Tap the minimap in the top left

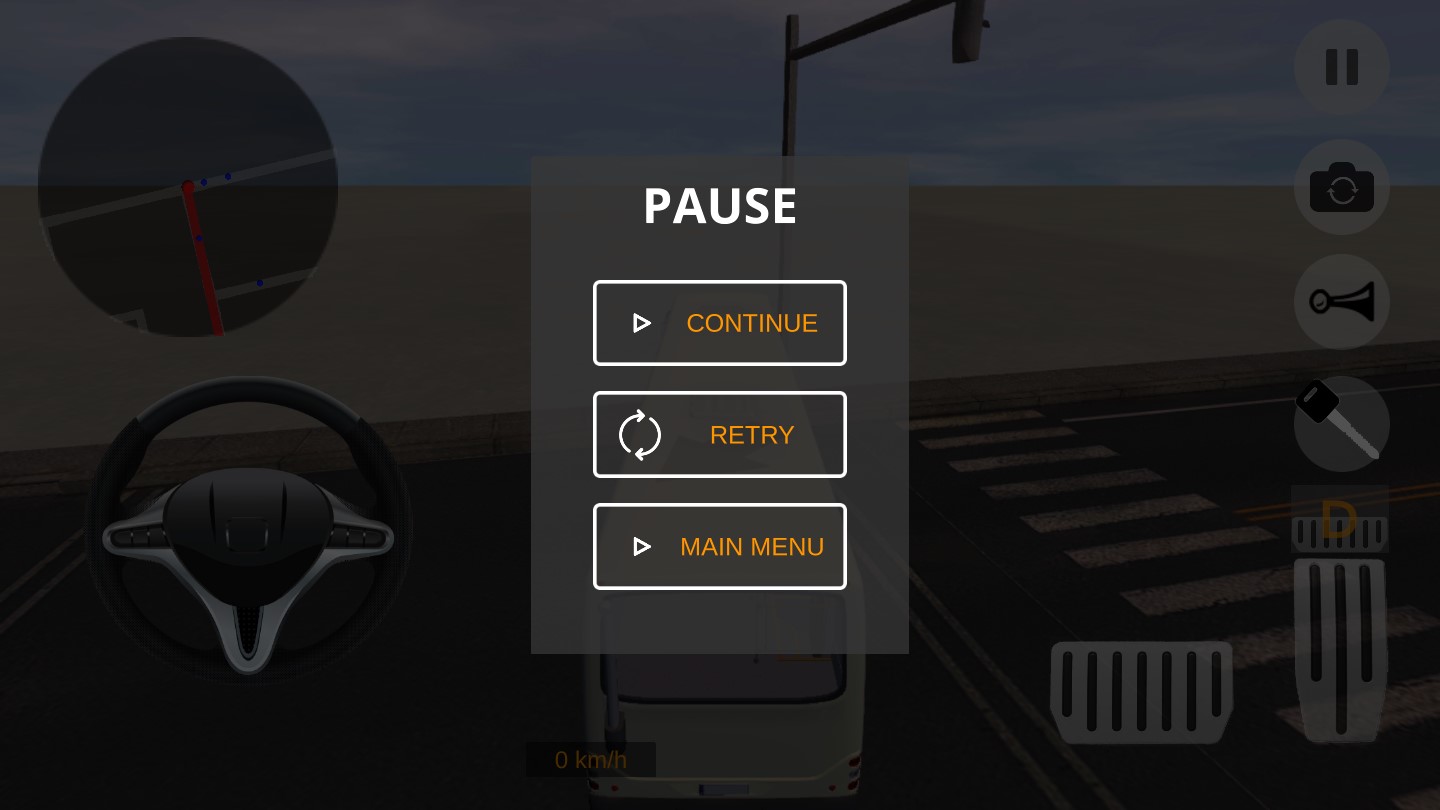tap(186, 184)
